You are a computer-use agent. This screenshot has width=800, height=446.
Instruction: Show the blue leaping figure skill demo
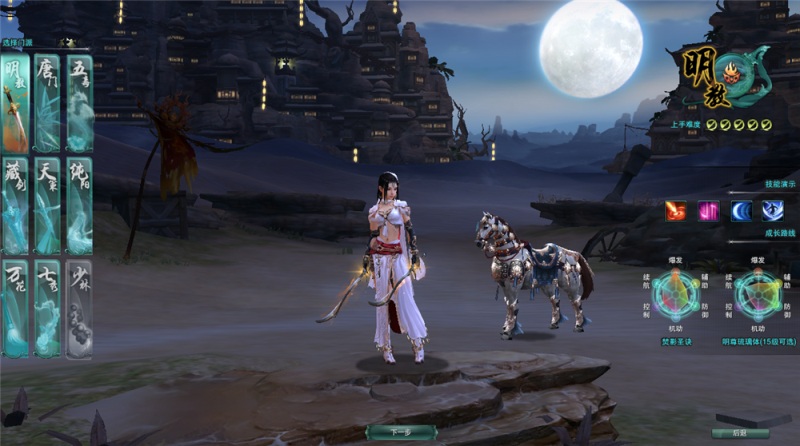(773, 211)
